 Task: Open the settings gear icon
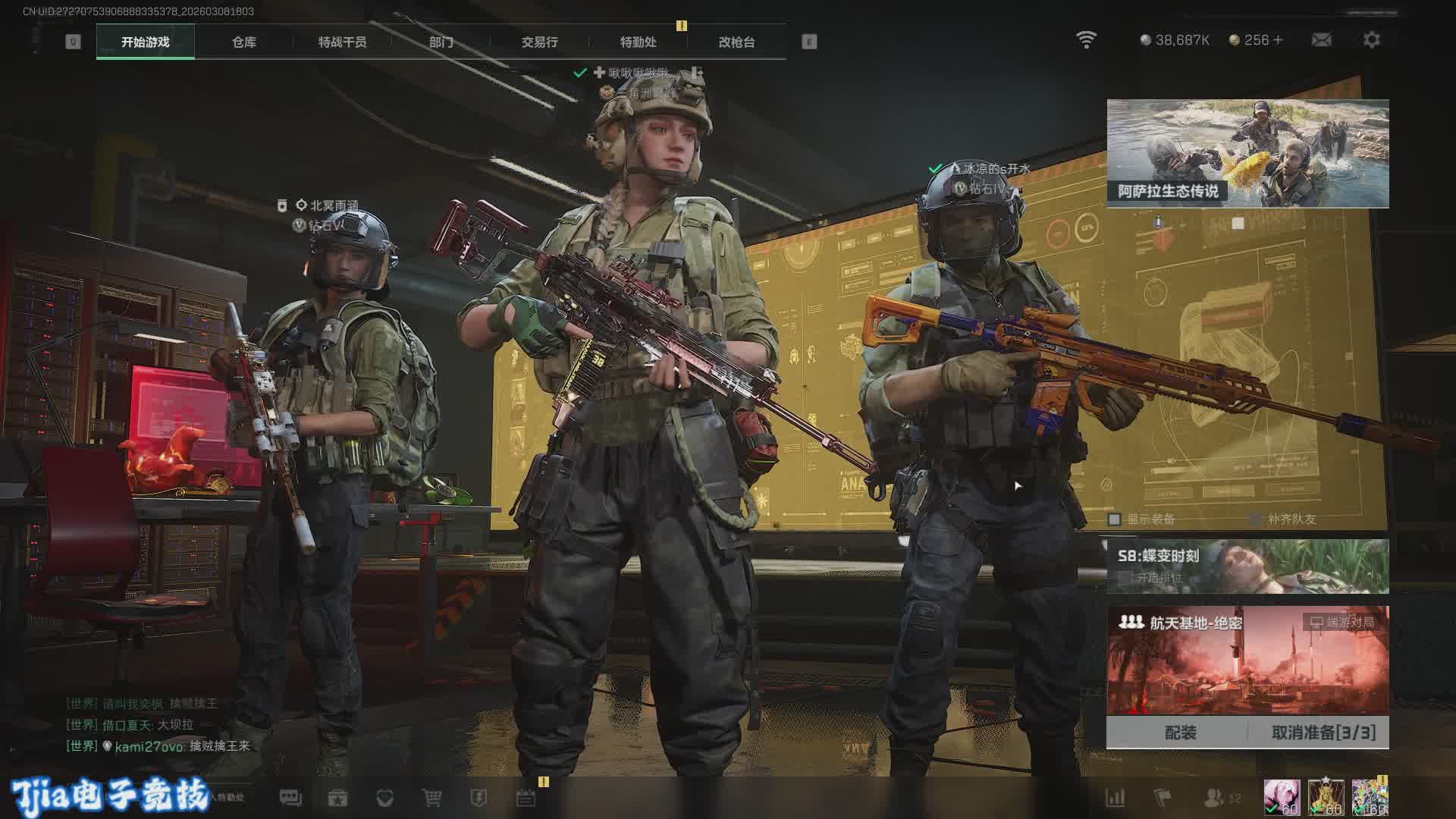[1371, 40]
